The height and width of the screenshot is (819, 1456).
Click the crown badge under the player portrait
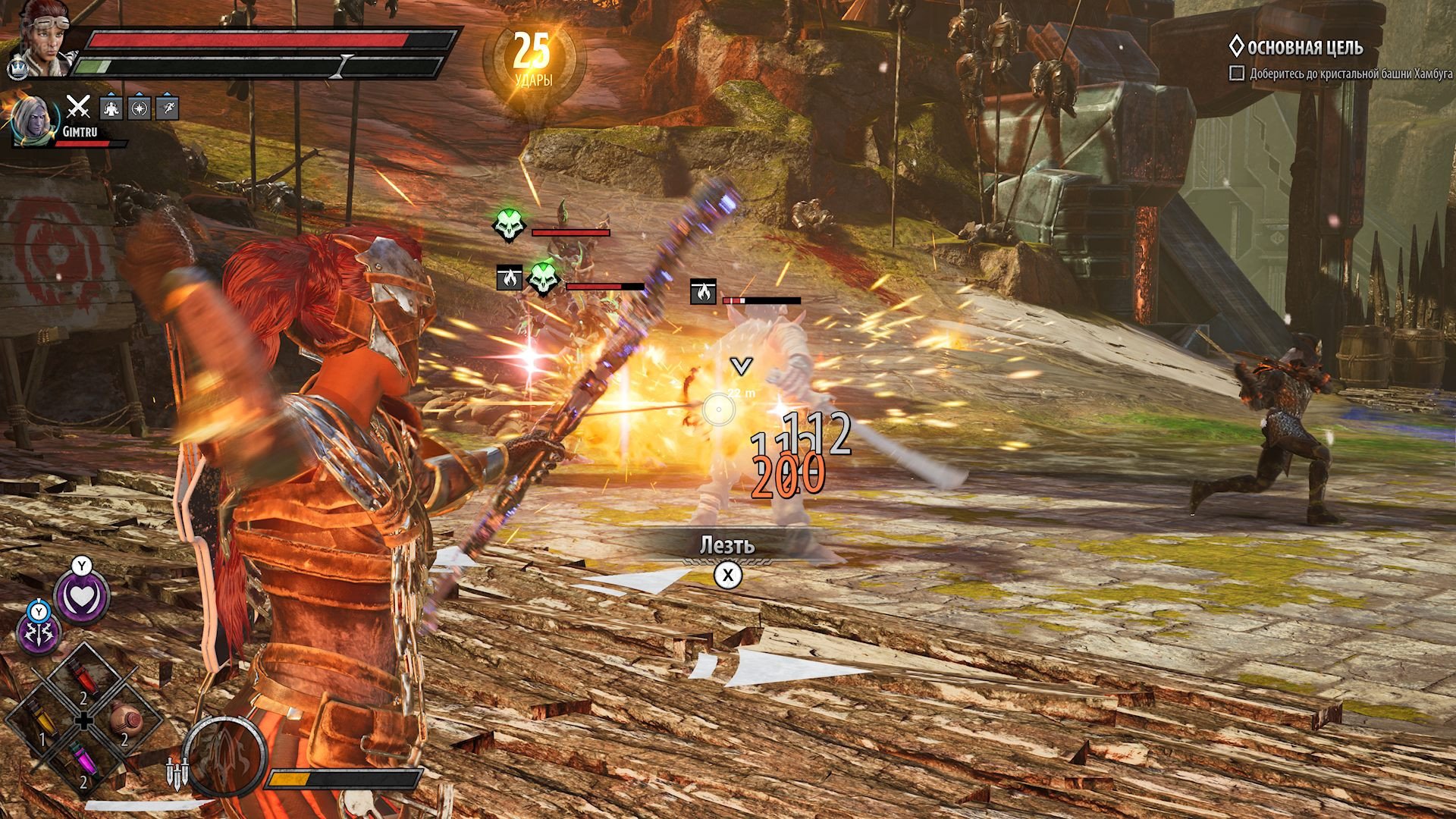pyautogui.click(x=16, y=70)
